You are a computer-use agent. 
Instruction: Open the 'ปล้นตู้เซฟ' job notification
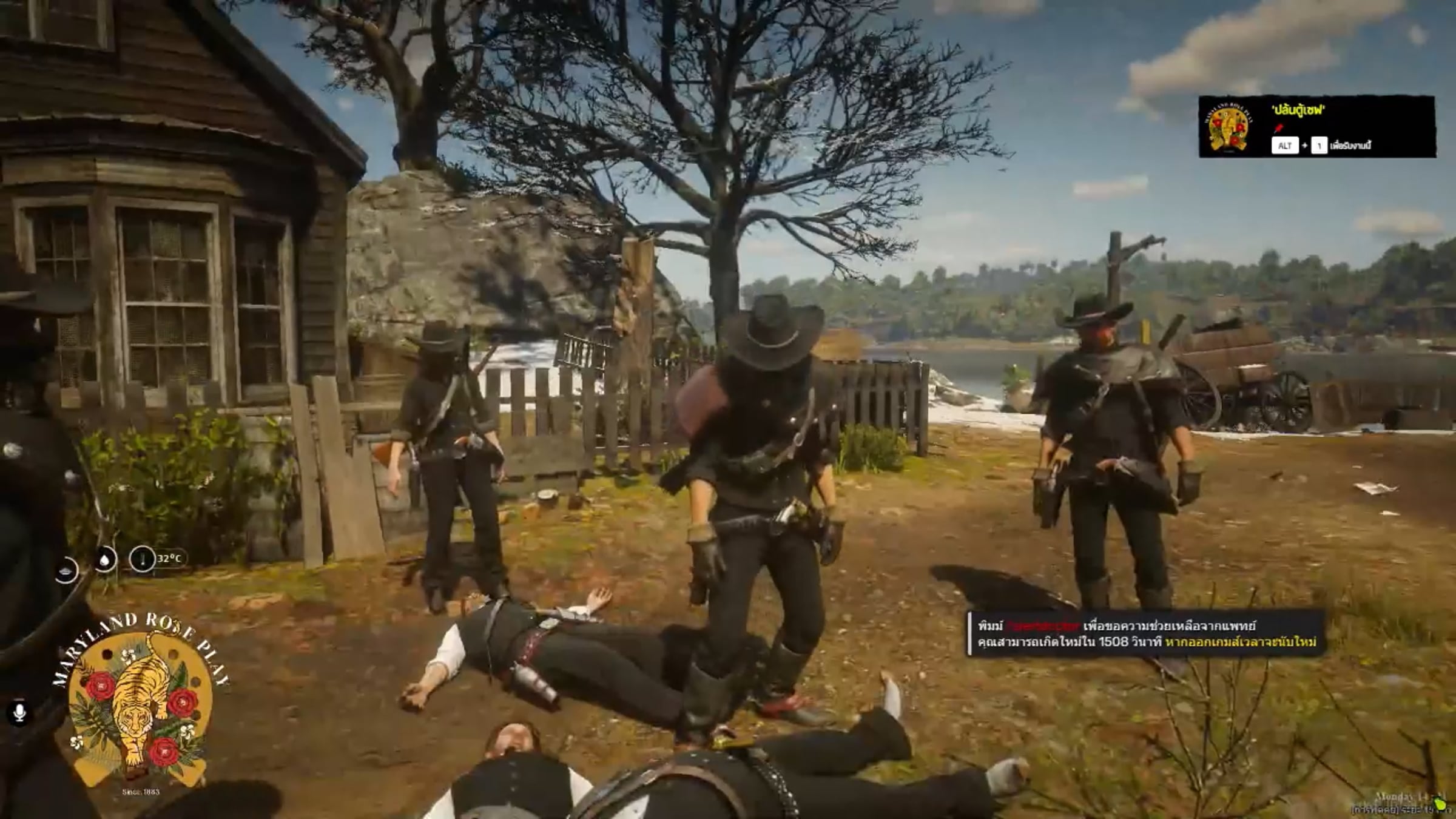tap(1316, 126)
